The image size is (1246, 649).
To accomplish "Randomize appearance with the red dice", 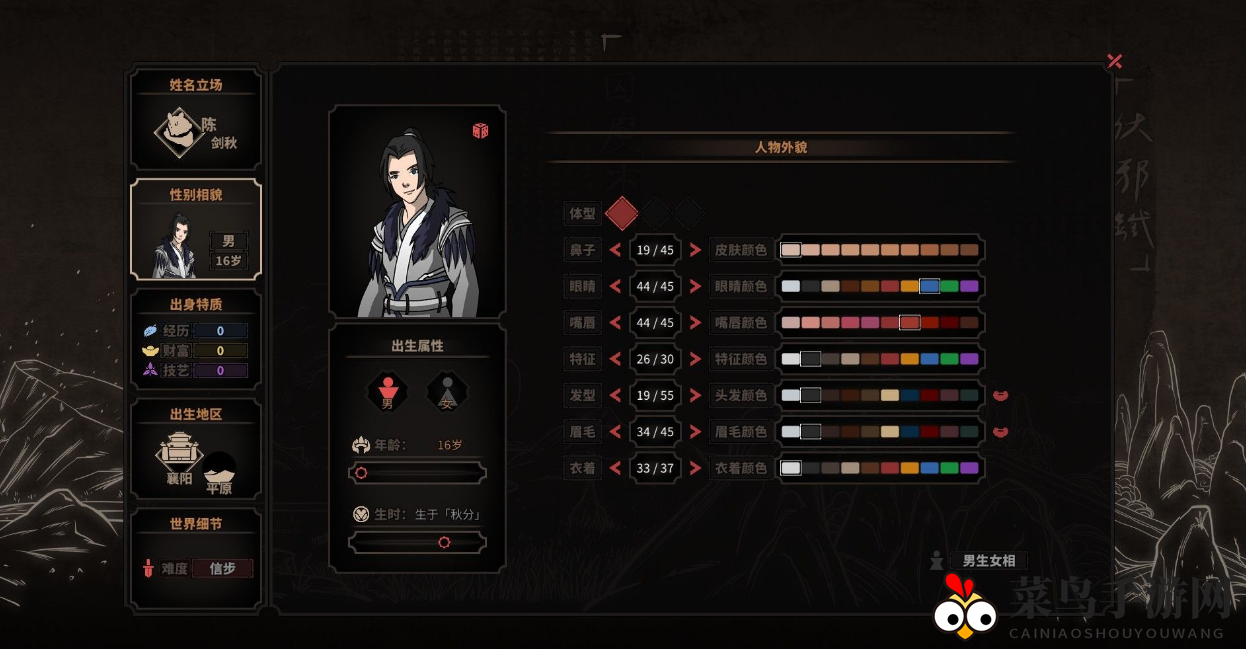I will coord(481,131).
